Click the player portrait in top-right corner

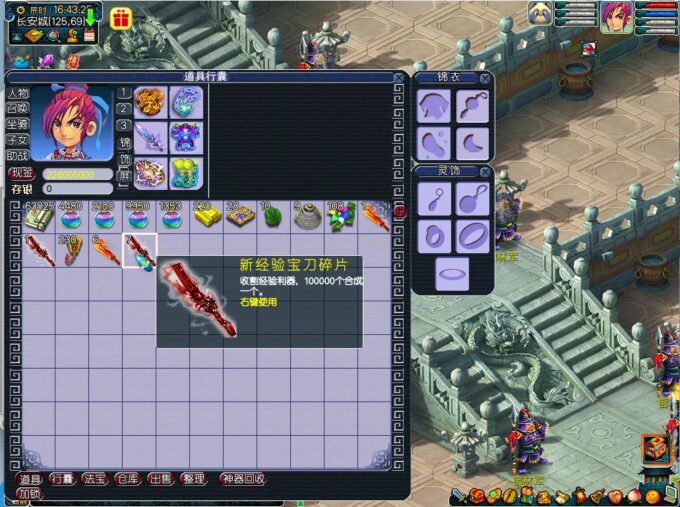616,17
